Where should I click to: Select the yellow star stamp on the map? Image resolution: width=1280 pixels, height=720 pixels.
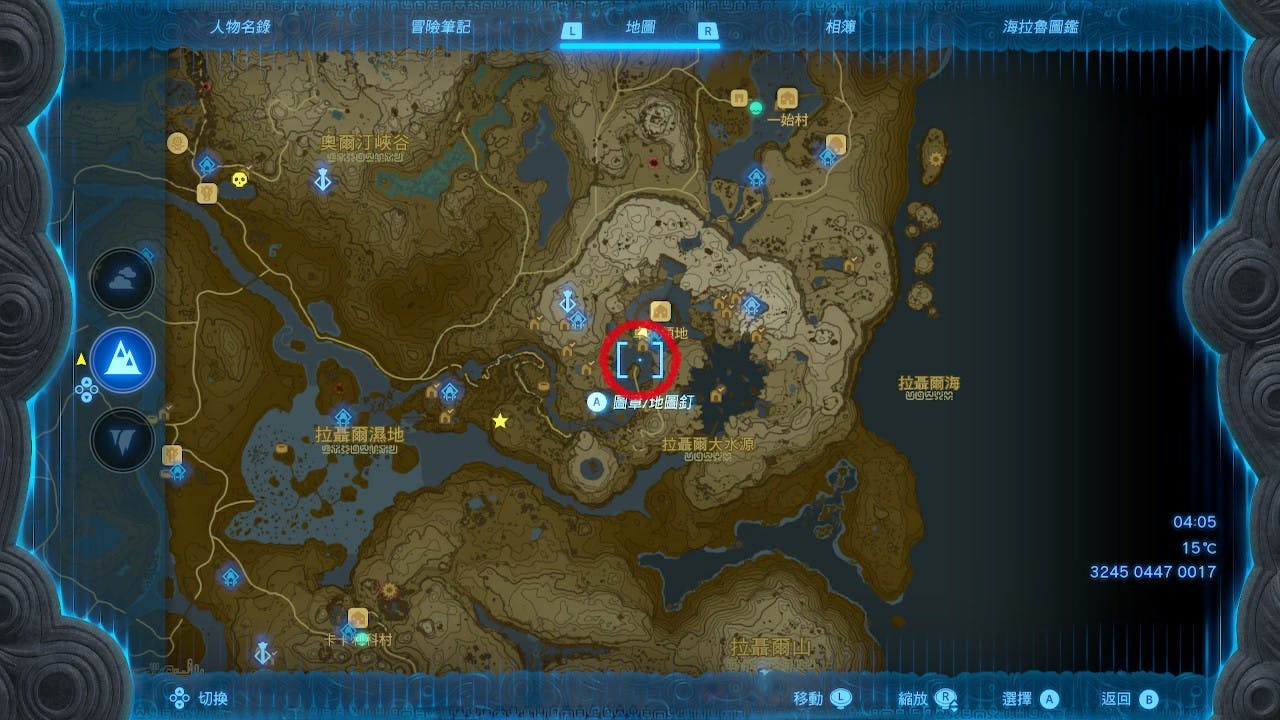click(x=500, y=421)
